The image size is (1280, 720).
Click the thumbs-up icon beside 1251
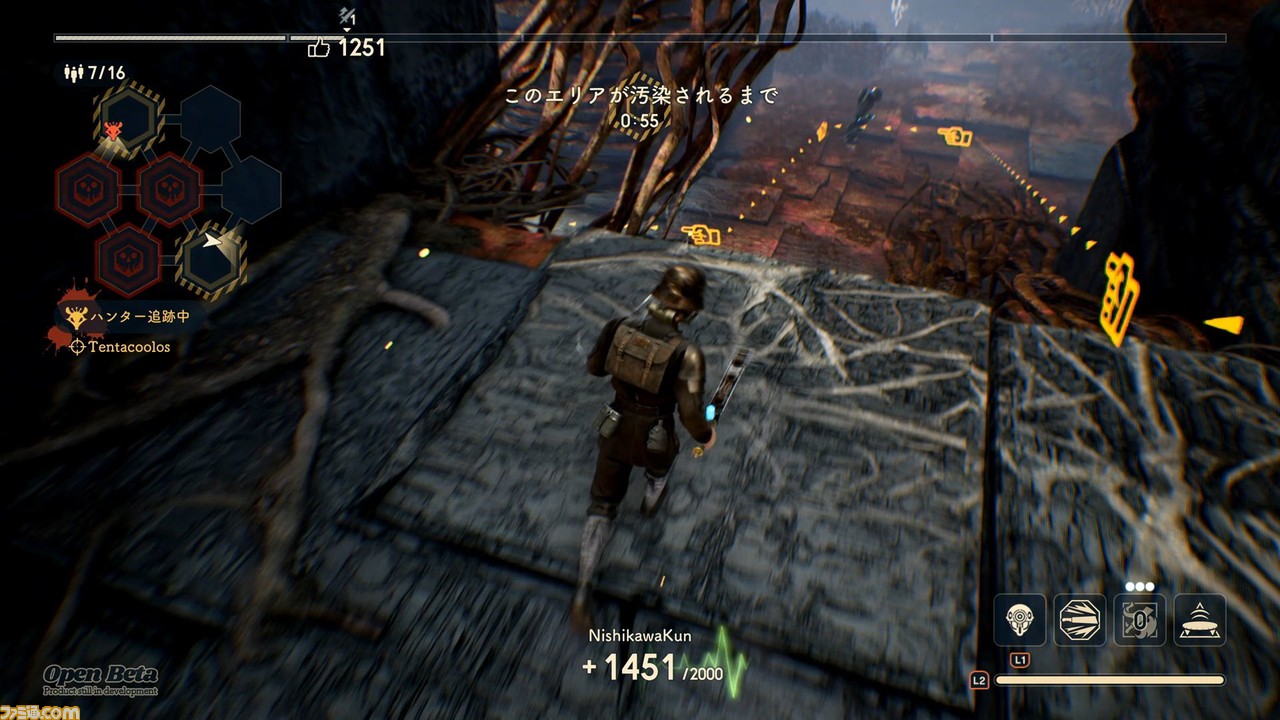(x=319, y=48)
